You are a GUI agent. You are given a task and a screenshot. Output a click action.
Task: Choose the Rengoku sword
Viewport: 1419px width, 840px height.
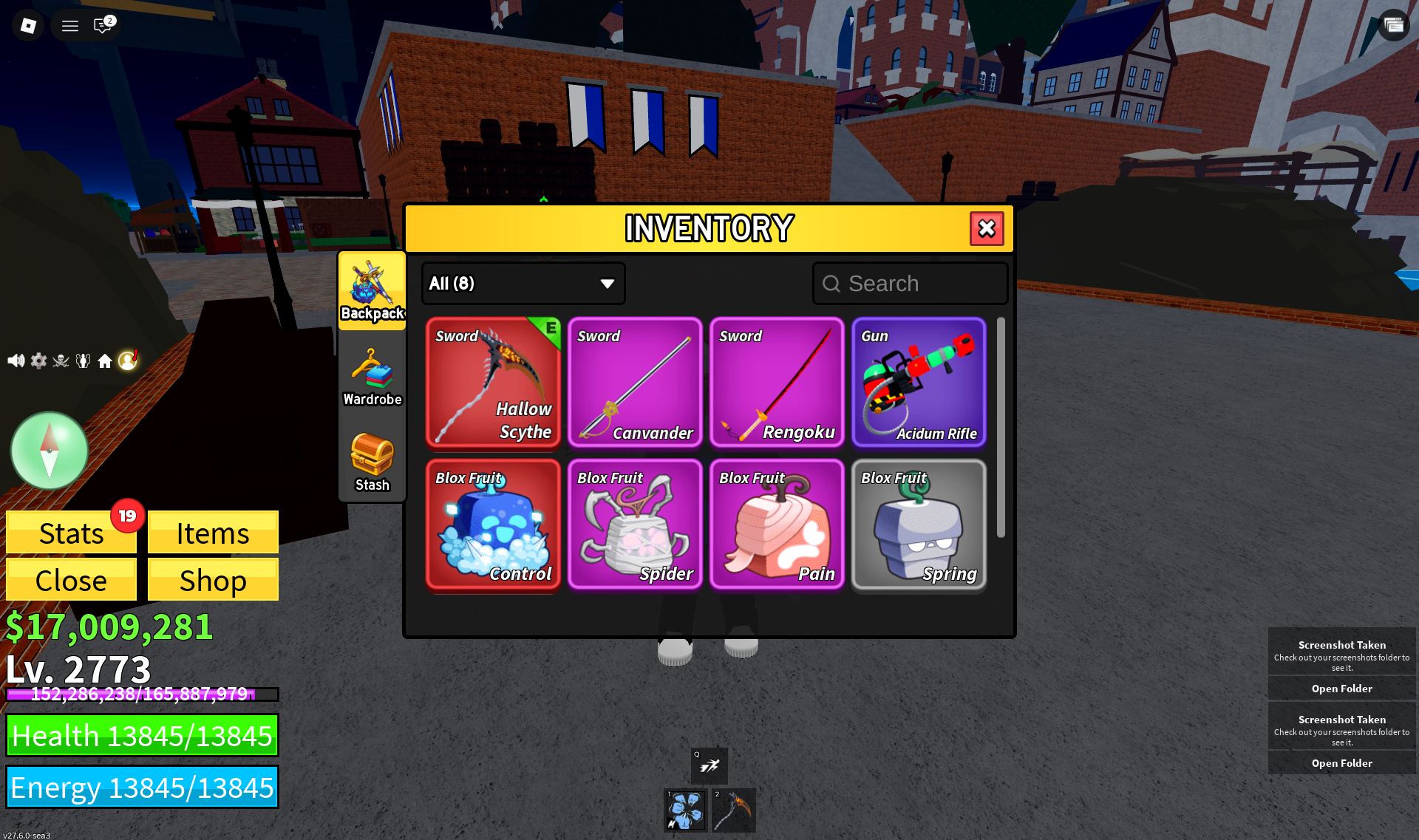777,383
